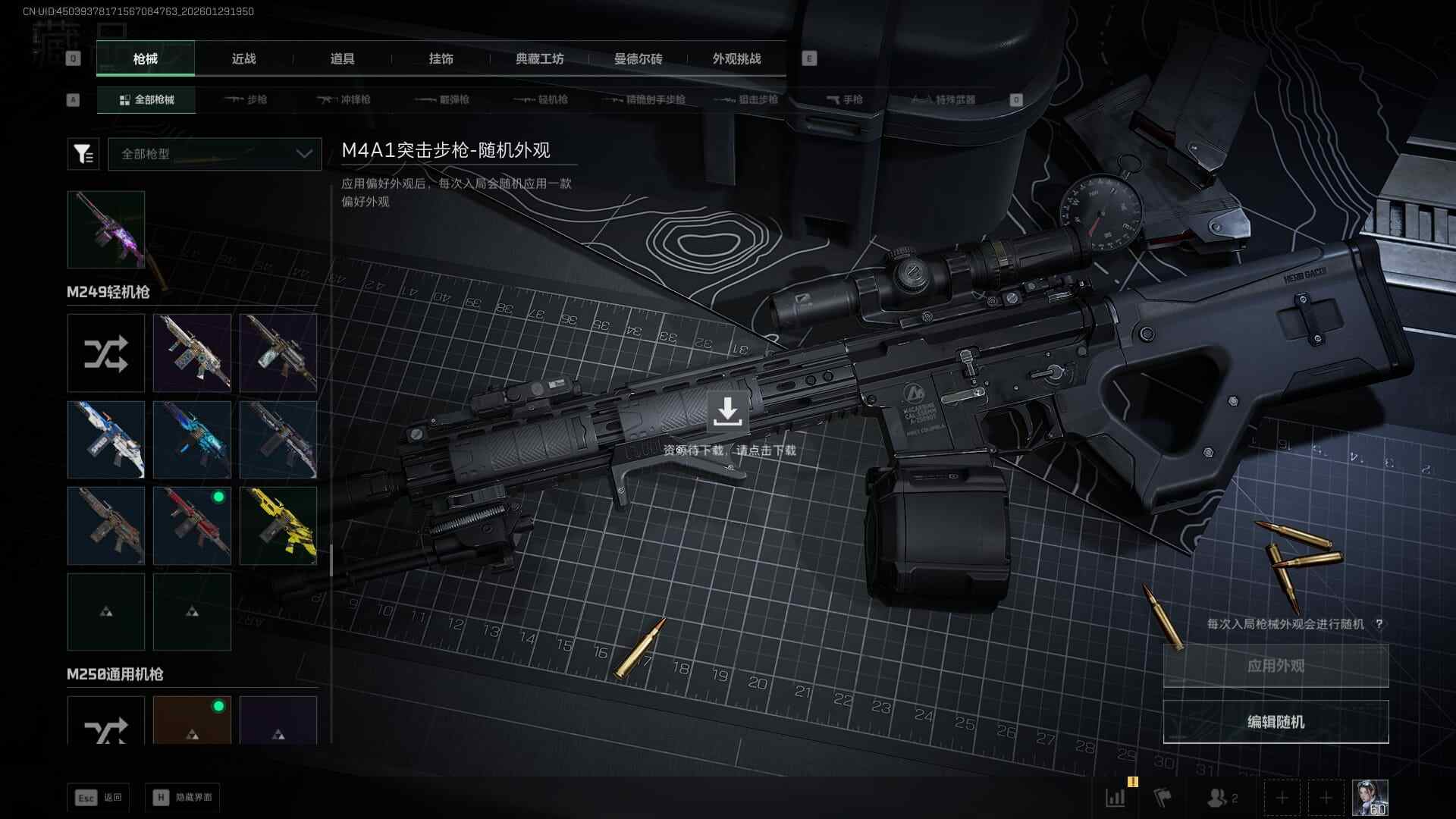This screenshot has height=819, width=1456.
Task: Switch to the 近战 melee tab
Action: pos(243,59)
